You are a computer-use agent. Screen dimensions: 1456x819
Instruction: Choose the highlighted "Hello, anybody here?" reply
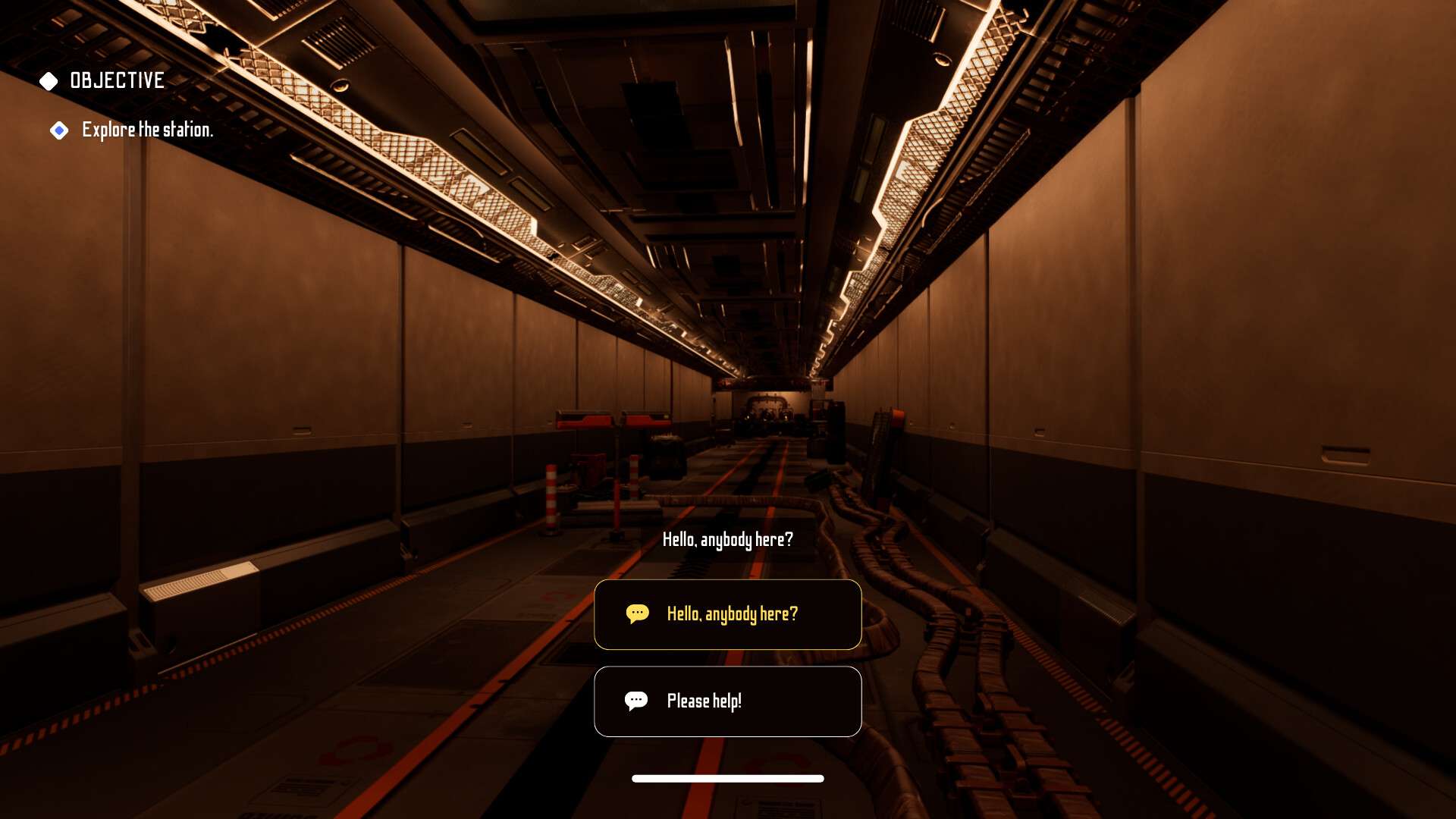727,614
